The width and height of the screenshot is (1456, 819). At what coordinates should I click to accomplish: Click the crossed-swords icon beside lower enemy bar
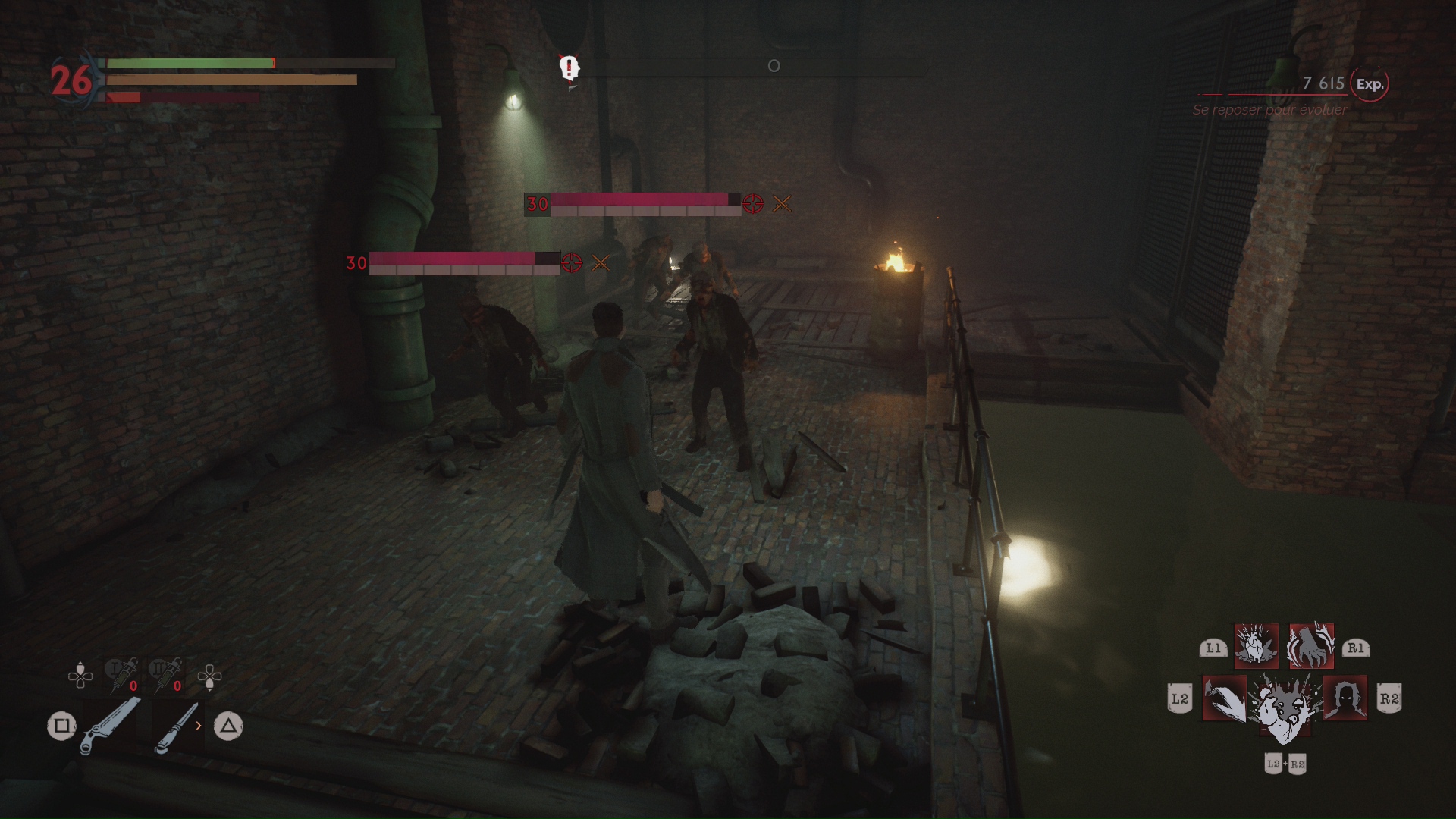[600, 263]
